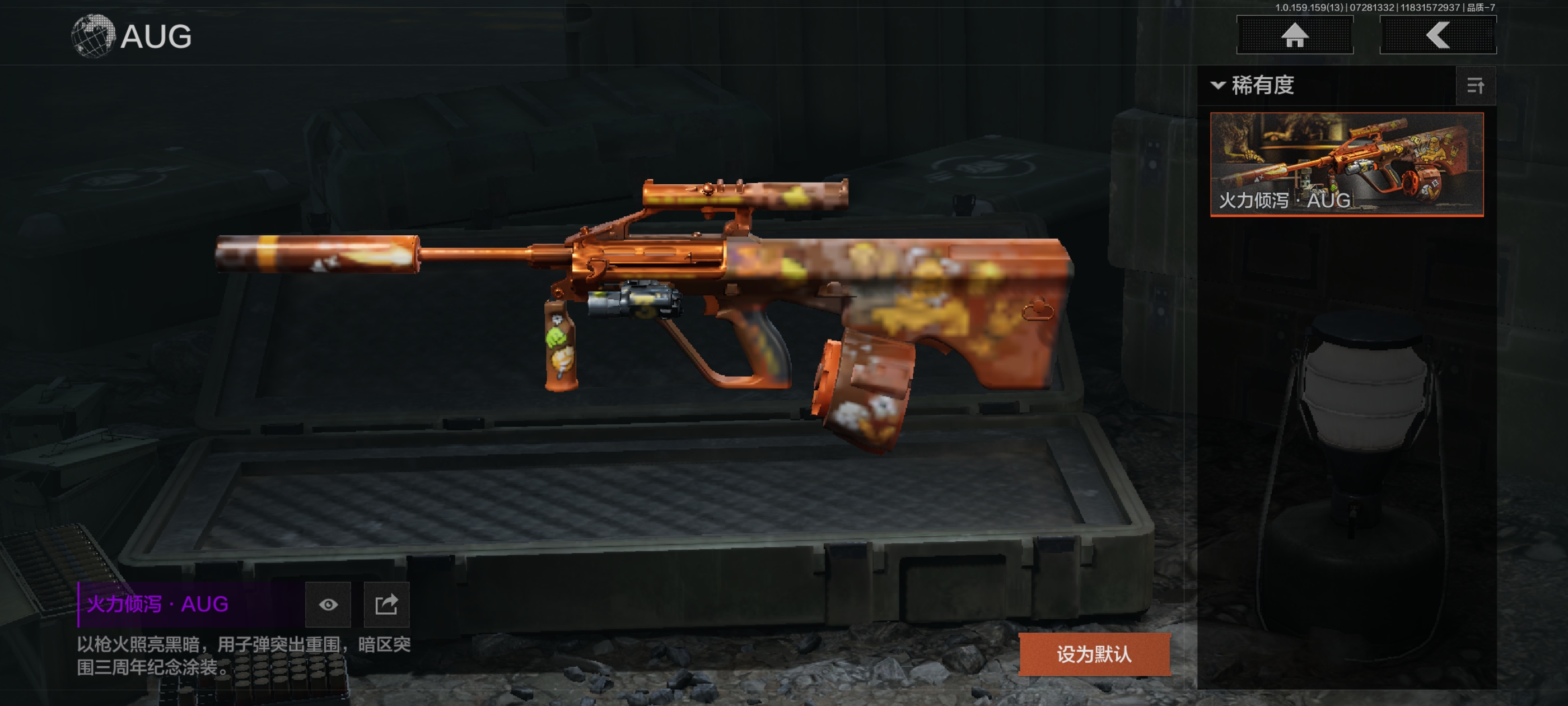This screenshot has height=706, width=1568.
Task: Toggle the eye preview button
Action: pos(328,604)
